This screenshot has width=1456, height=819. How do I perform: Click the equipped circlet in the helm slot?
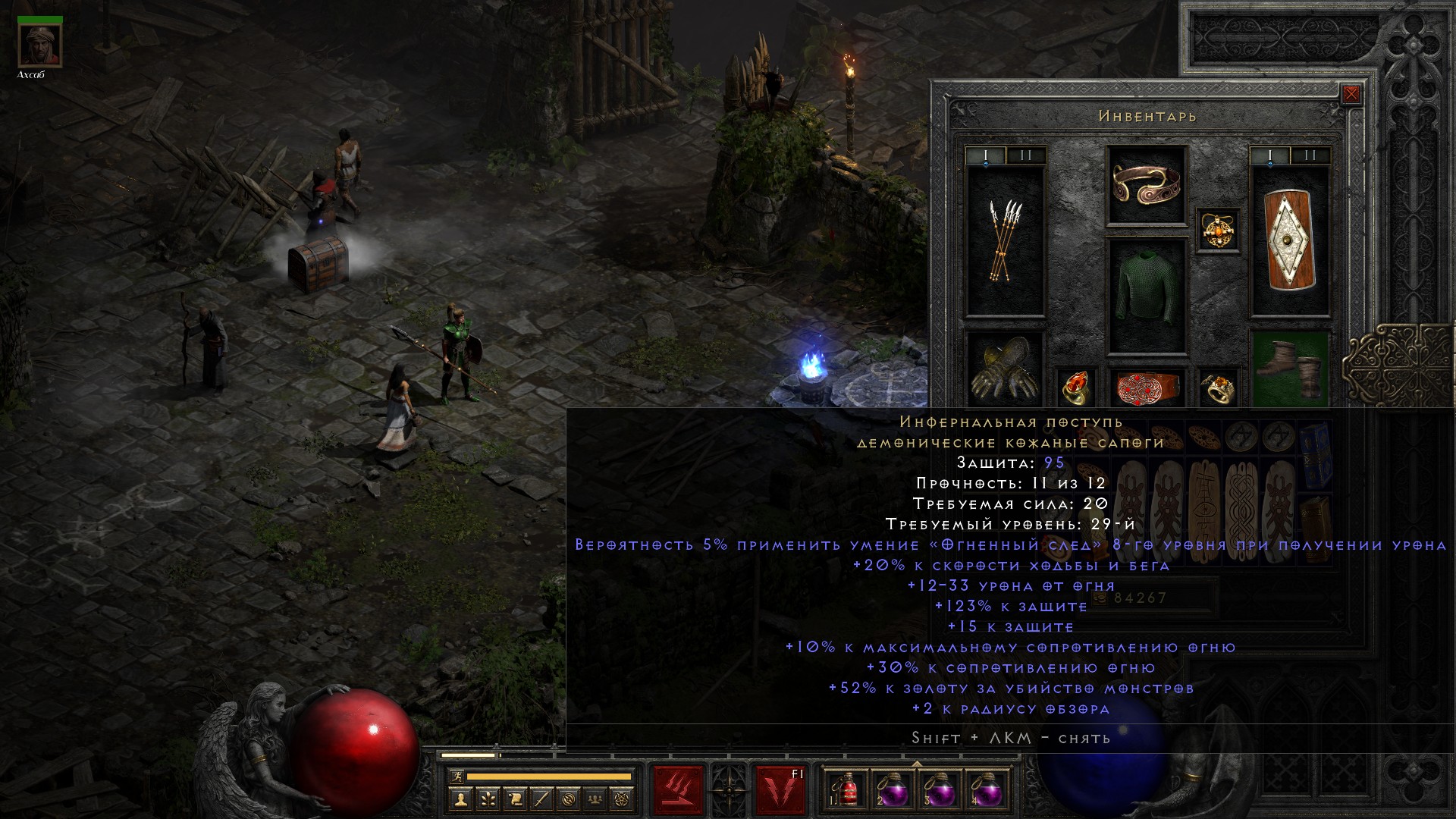(1146, 186)
